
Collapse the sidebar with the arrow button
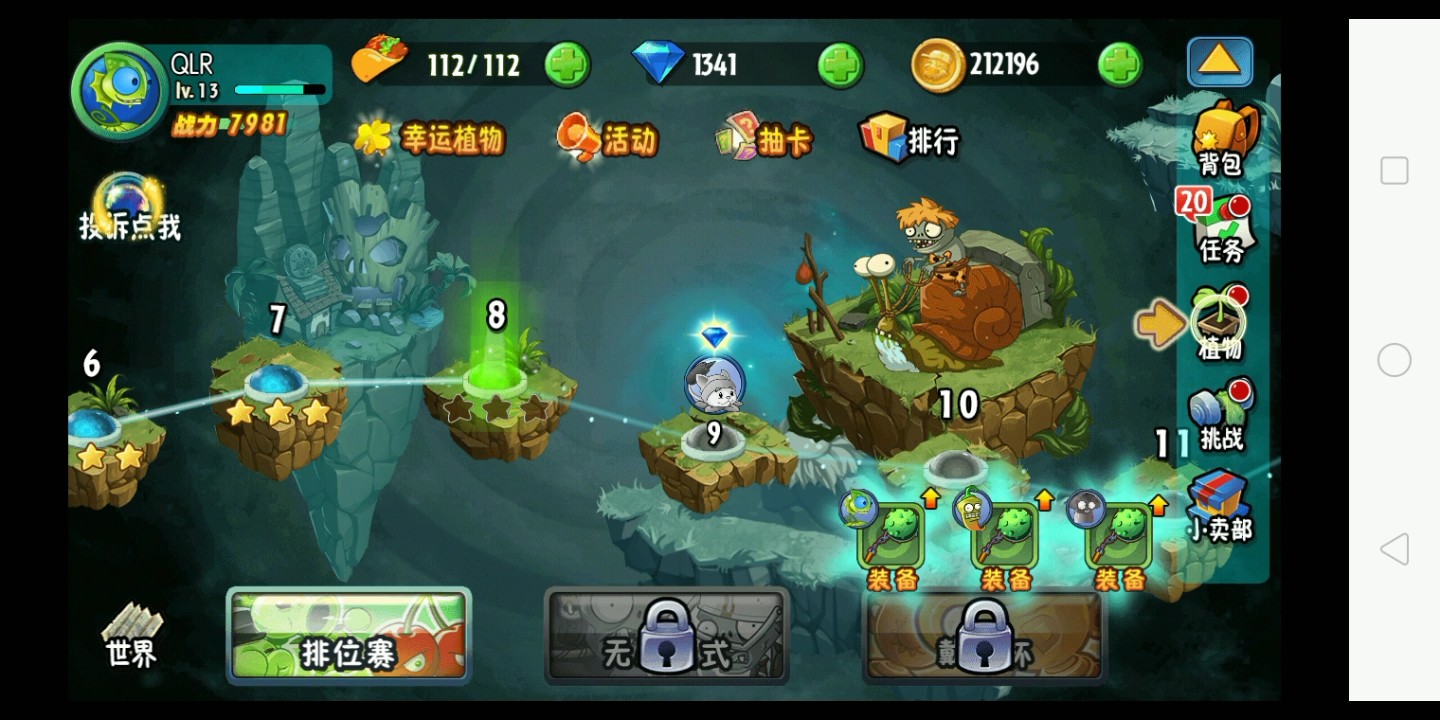tap(1218, 62)
